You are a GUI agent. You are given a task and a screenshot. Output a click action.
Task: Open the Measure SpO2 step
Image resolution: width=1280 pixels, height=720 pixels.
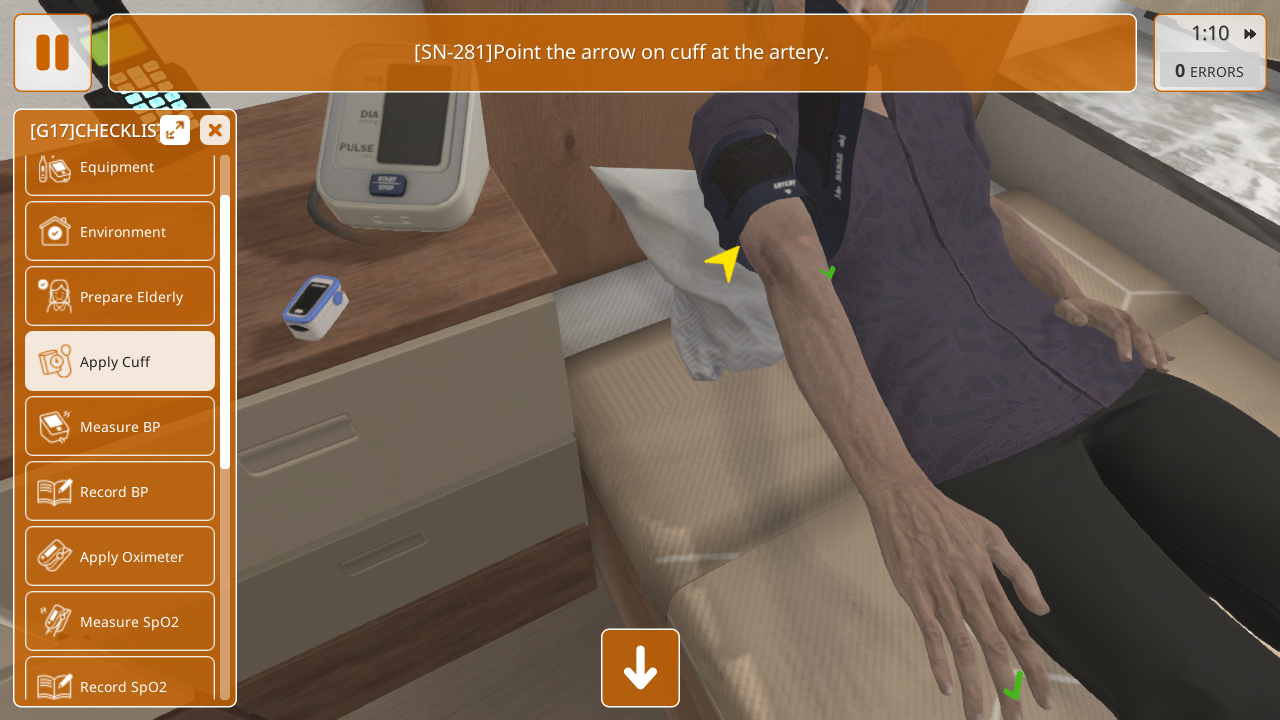[x=120, y=621]
